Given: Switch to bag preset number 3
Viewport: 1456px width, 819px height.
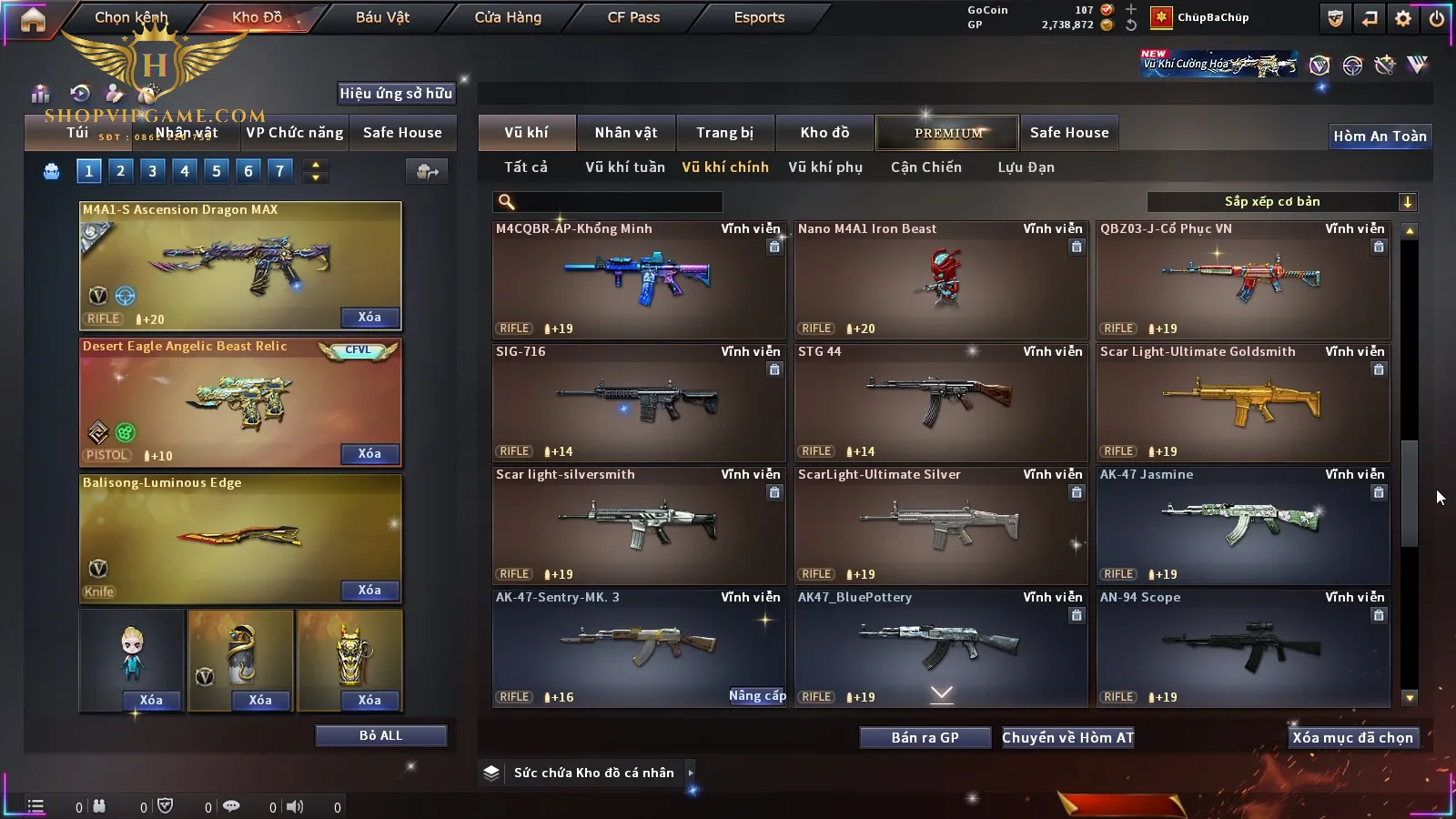Looking at the screenshot, I should (152, 170).
